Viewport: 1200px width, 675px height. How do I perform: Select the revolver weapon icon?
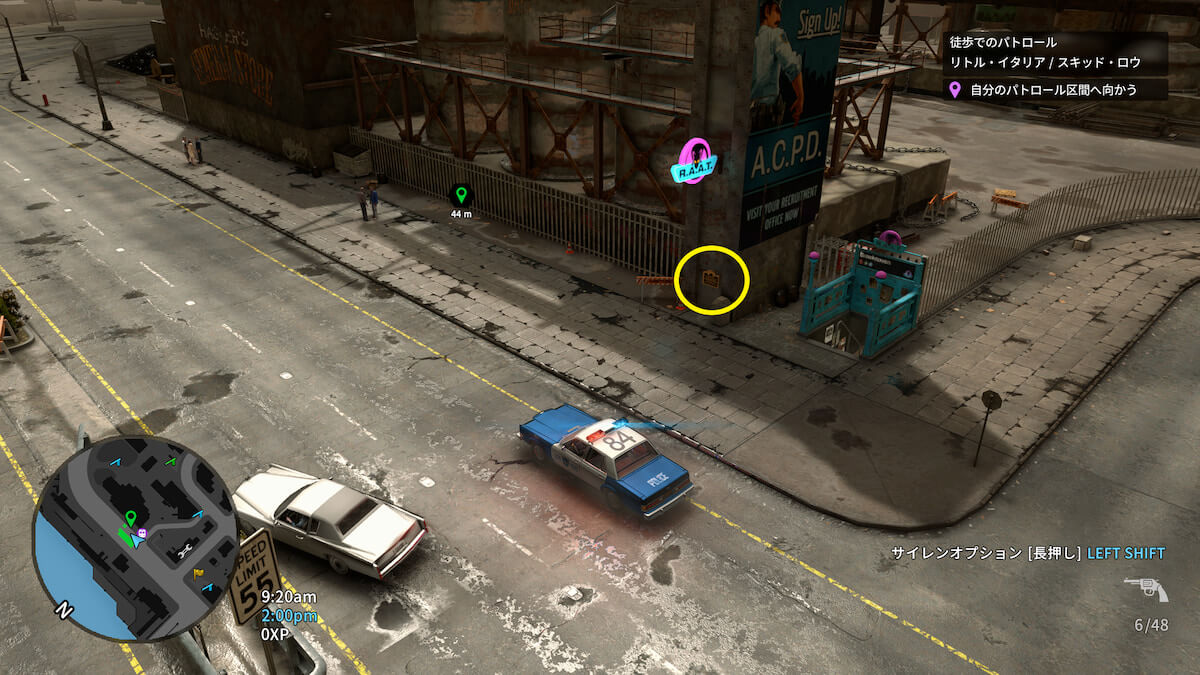point(1146,590)
